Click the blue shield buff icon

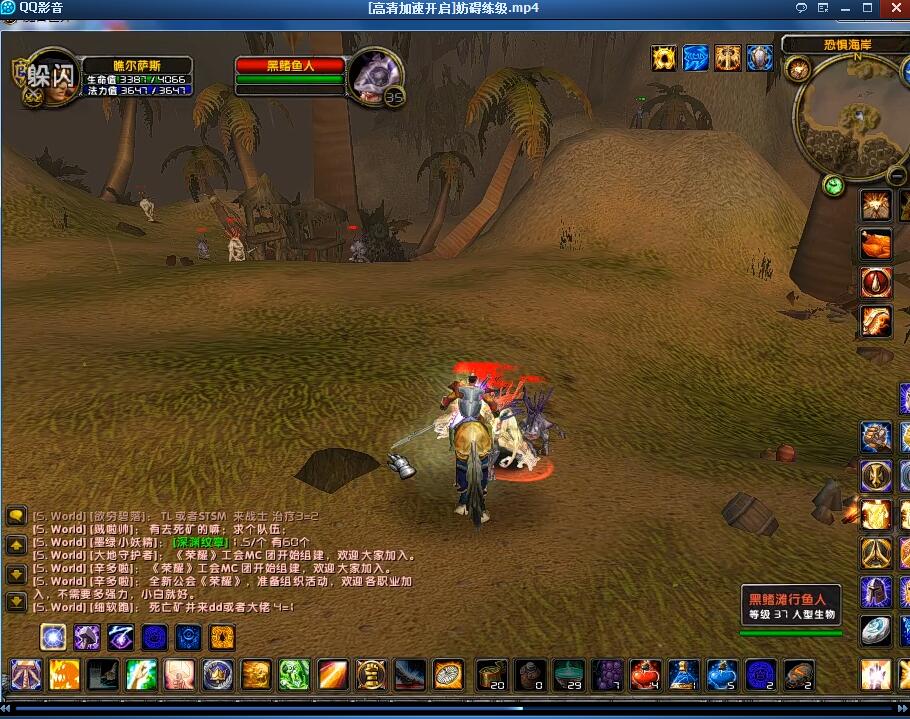760,58
